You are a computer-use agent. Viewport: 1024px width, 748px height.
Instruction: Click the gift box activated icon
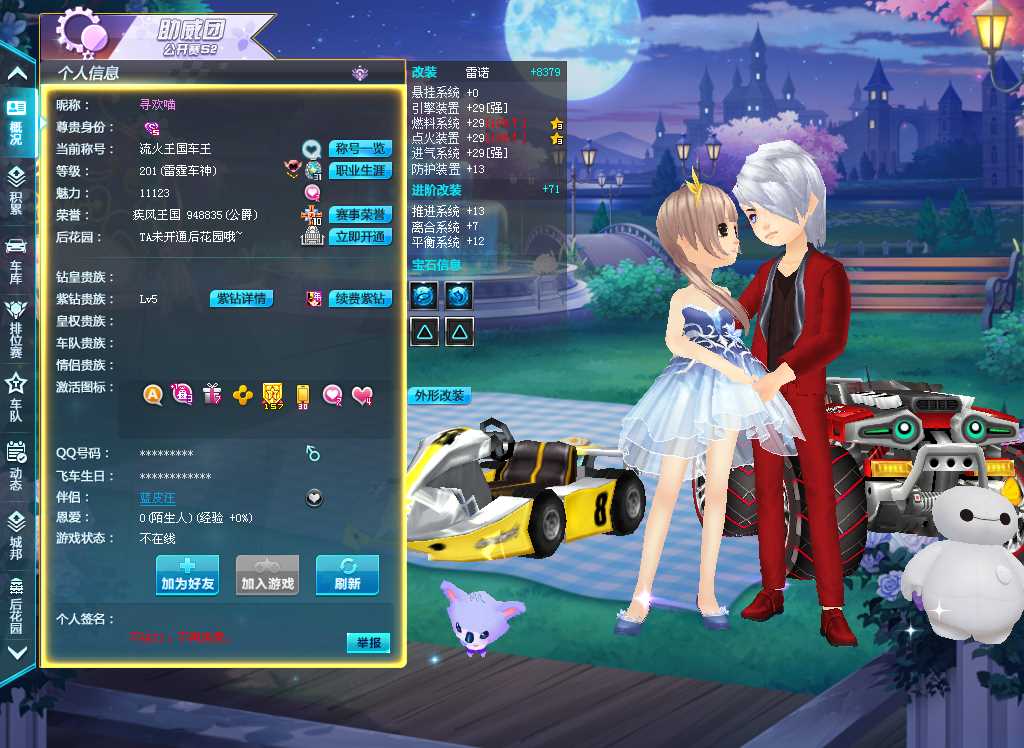[211, 395]
